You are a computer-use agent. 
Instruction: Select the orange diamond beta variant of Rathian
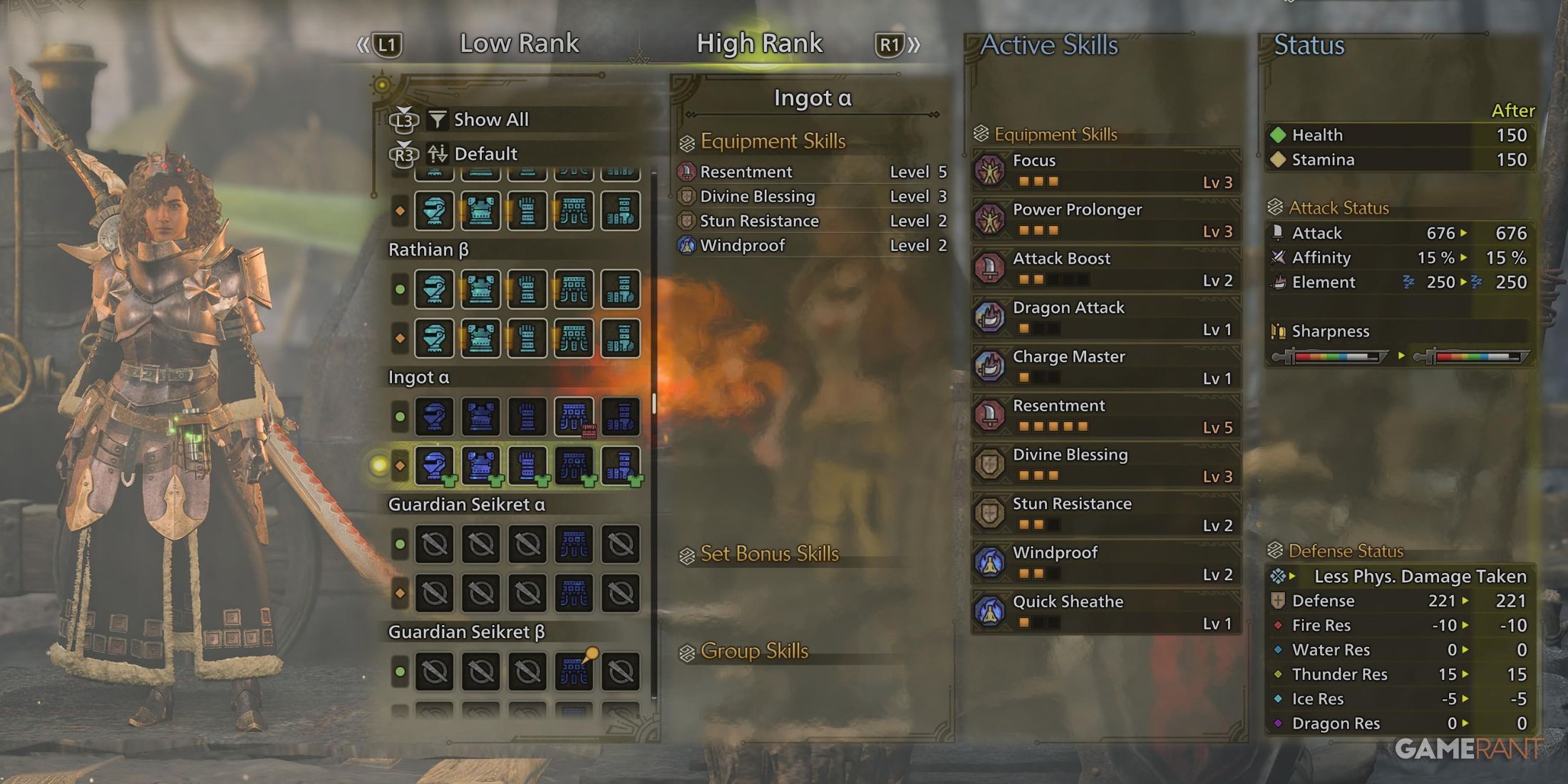click(x=400, y=338)
